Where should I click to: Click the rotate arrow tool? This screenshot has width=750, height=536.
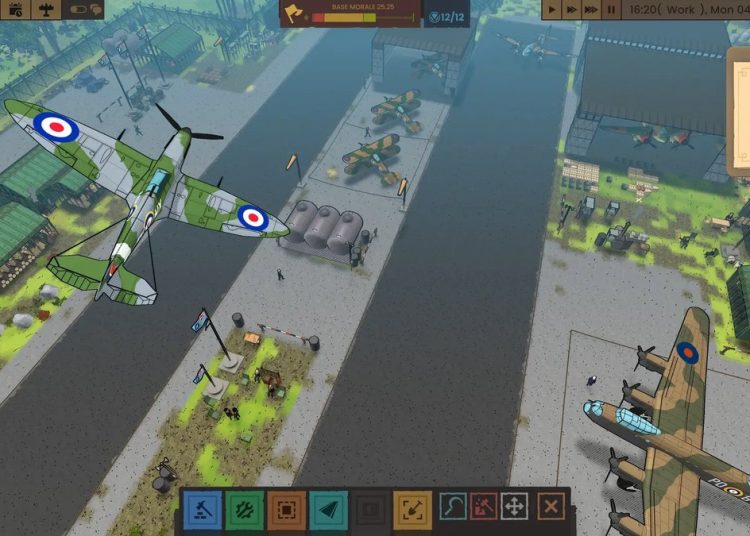pos(454,507)
